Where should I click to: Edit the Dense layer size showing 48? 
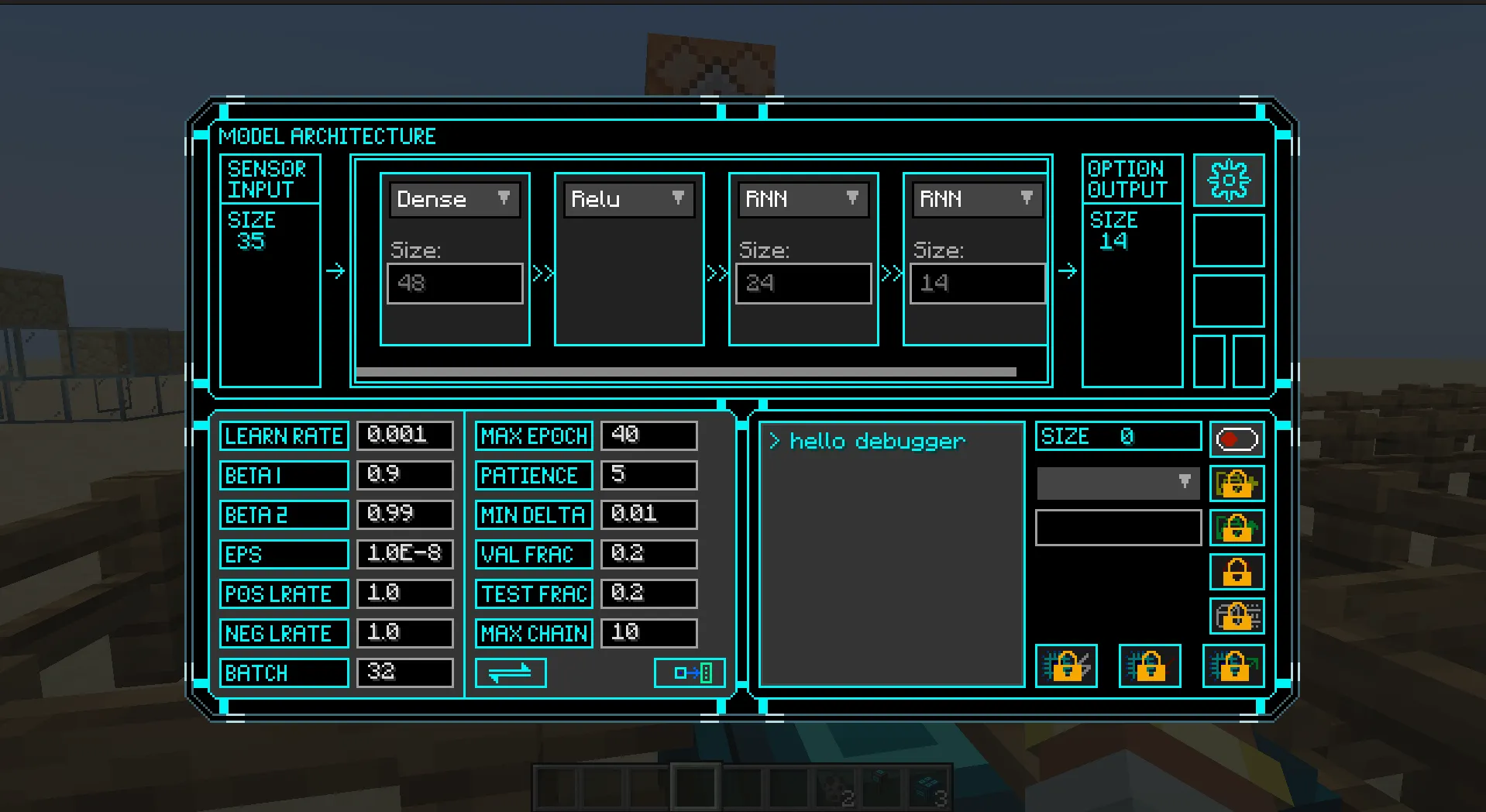[x=454, y=283]
